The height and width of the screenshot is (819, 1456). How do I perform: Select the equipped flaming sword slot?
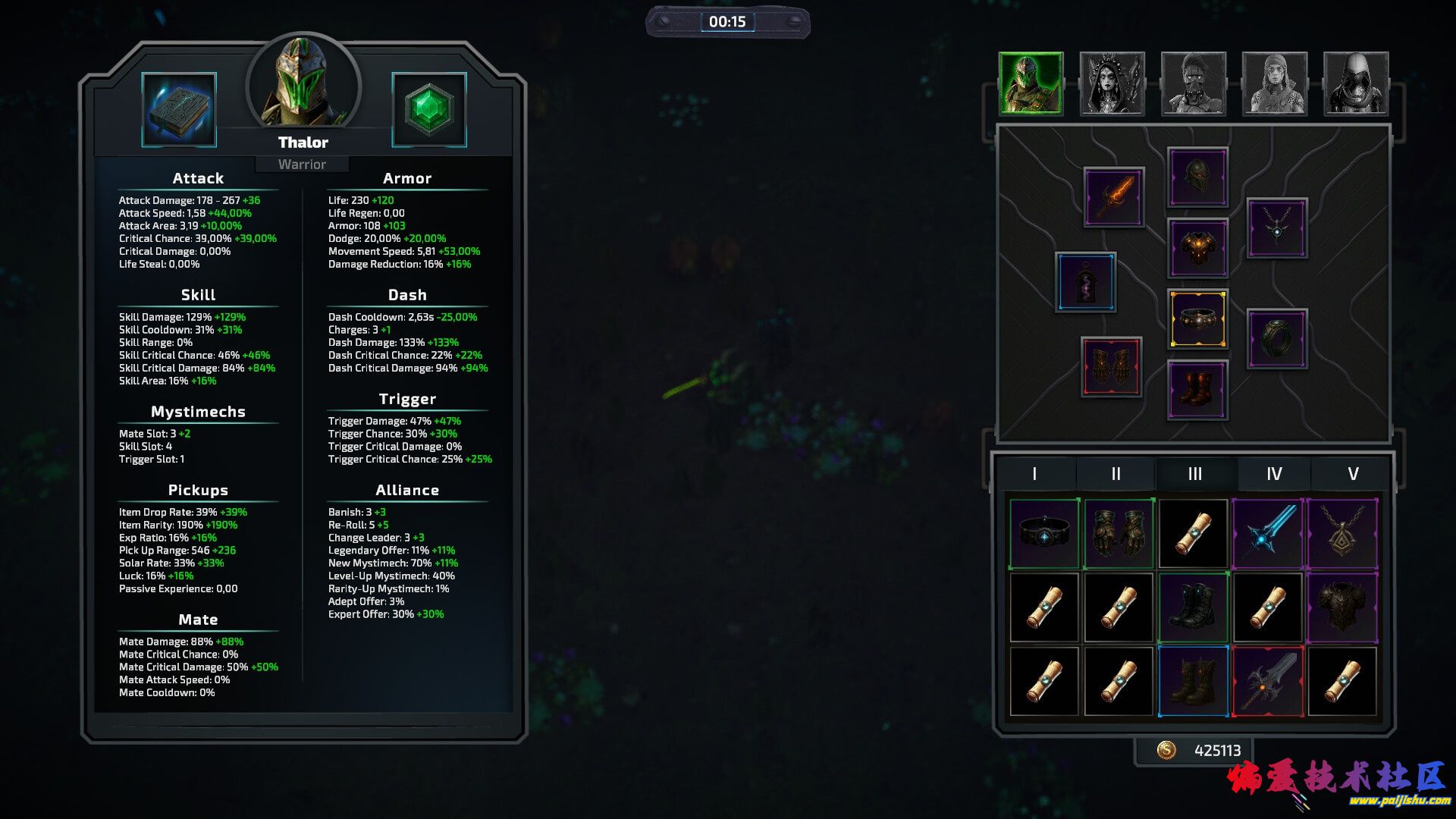[1113, 197]
